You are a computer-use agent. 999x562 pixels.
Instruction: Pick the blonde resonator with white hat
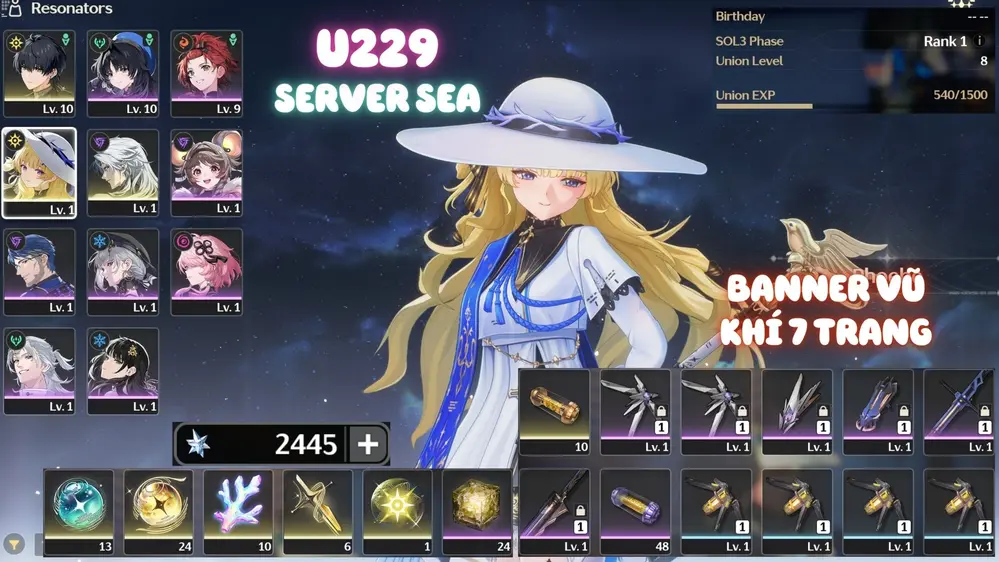[39, 172]
